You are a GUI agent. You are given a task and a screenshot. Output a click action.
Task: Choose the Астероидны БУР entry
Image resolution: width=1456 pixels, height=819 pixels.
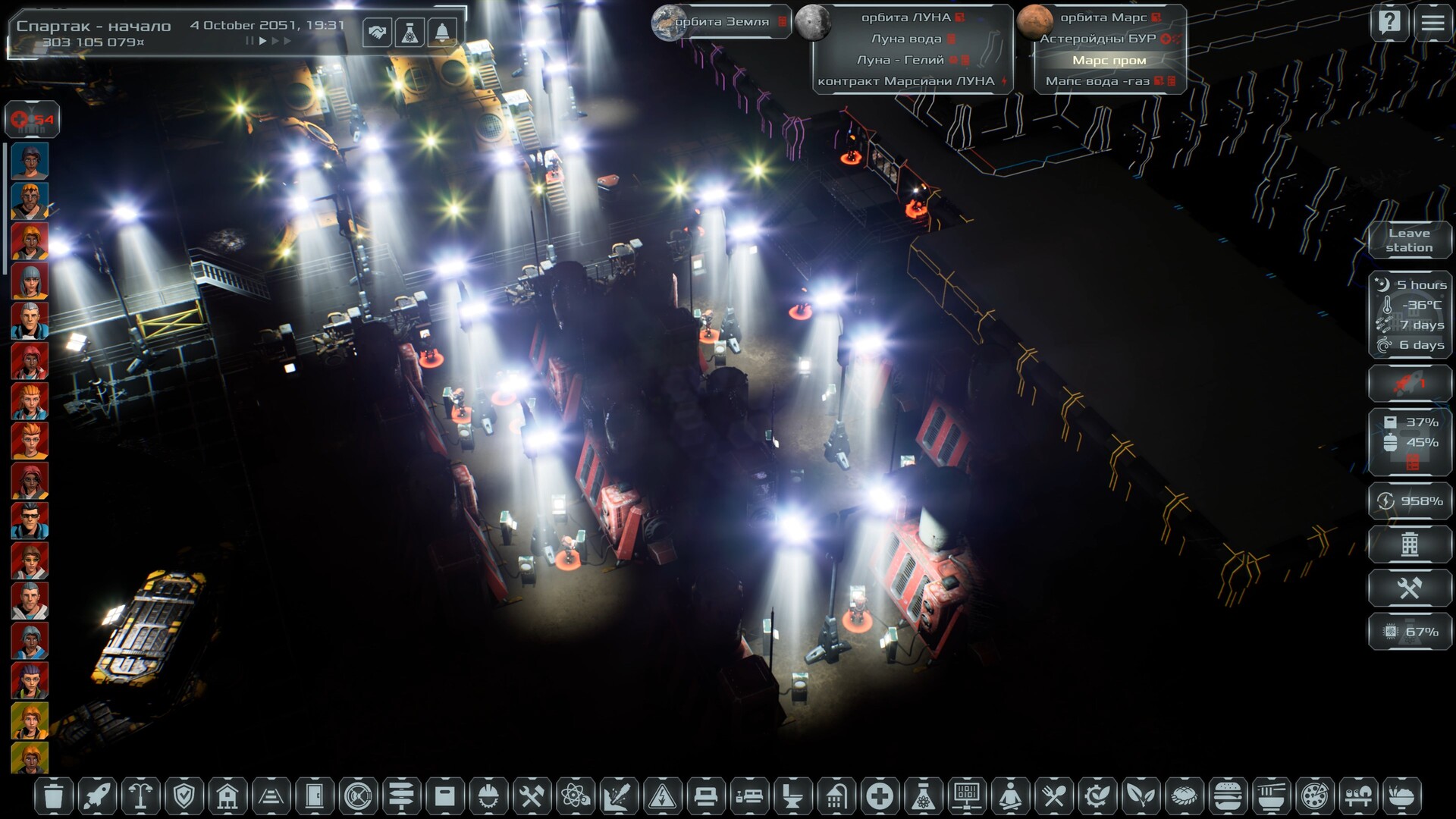1098,39
